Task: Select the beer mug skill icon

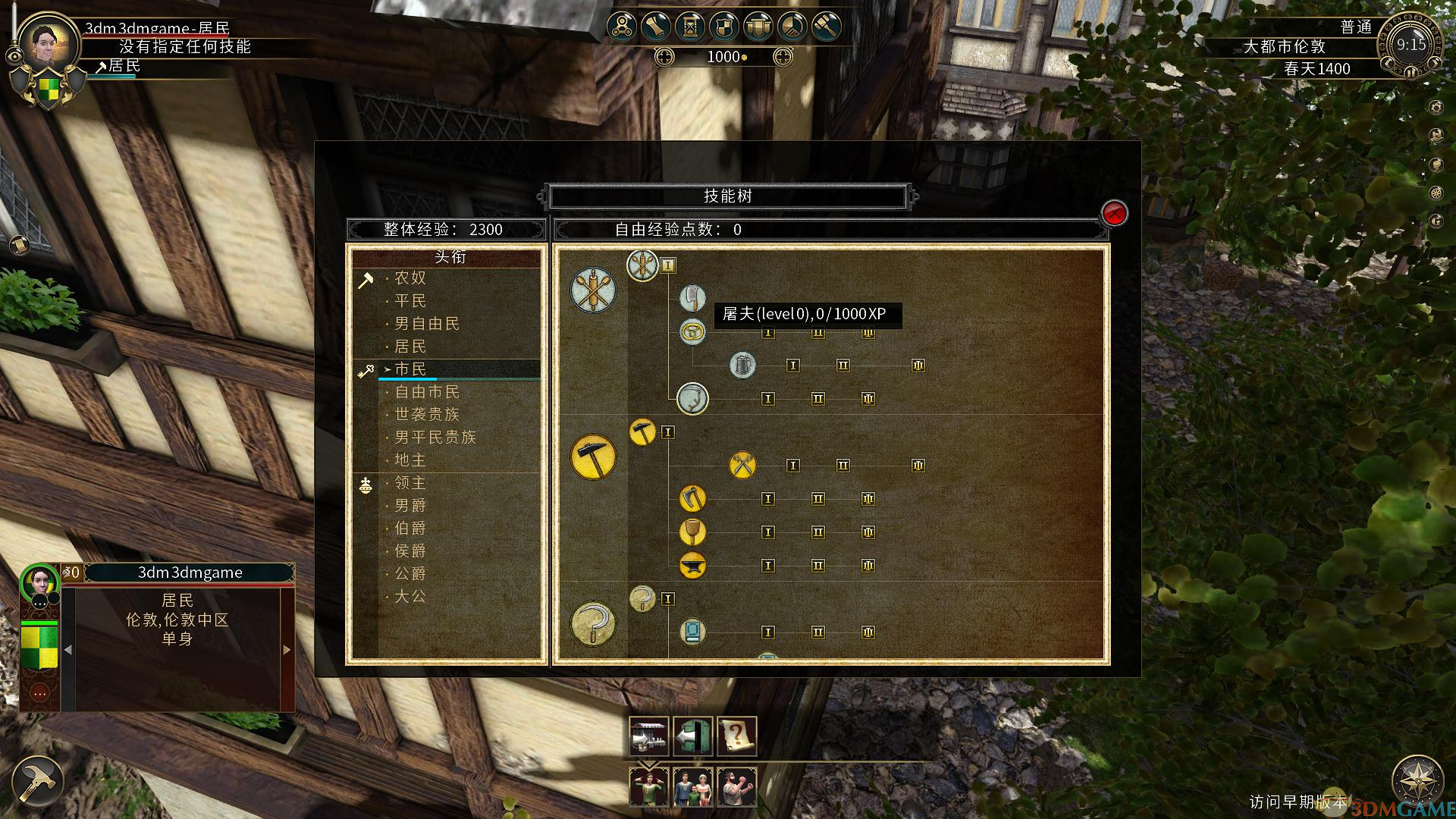Action: [742, 366]
